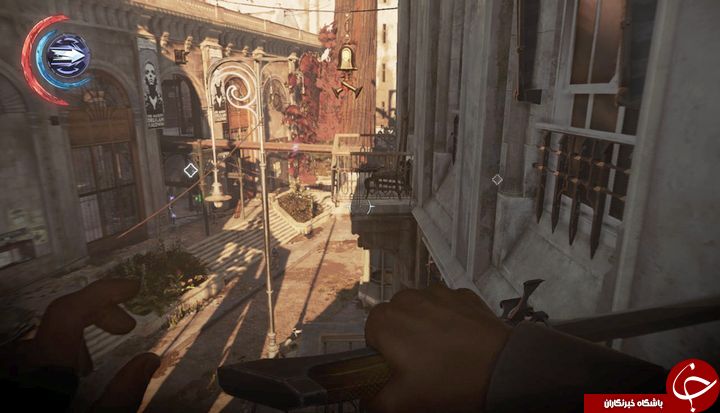
Task: Click the diamond objective marker beside the street lamp
Action: click(x=190, y=170)
